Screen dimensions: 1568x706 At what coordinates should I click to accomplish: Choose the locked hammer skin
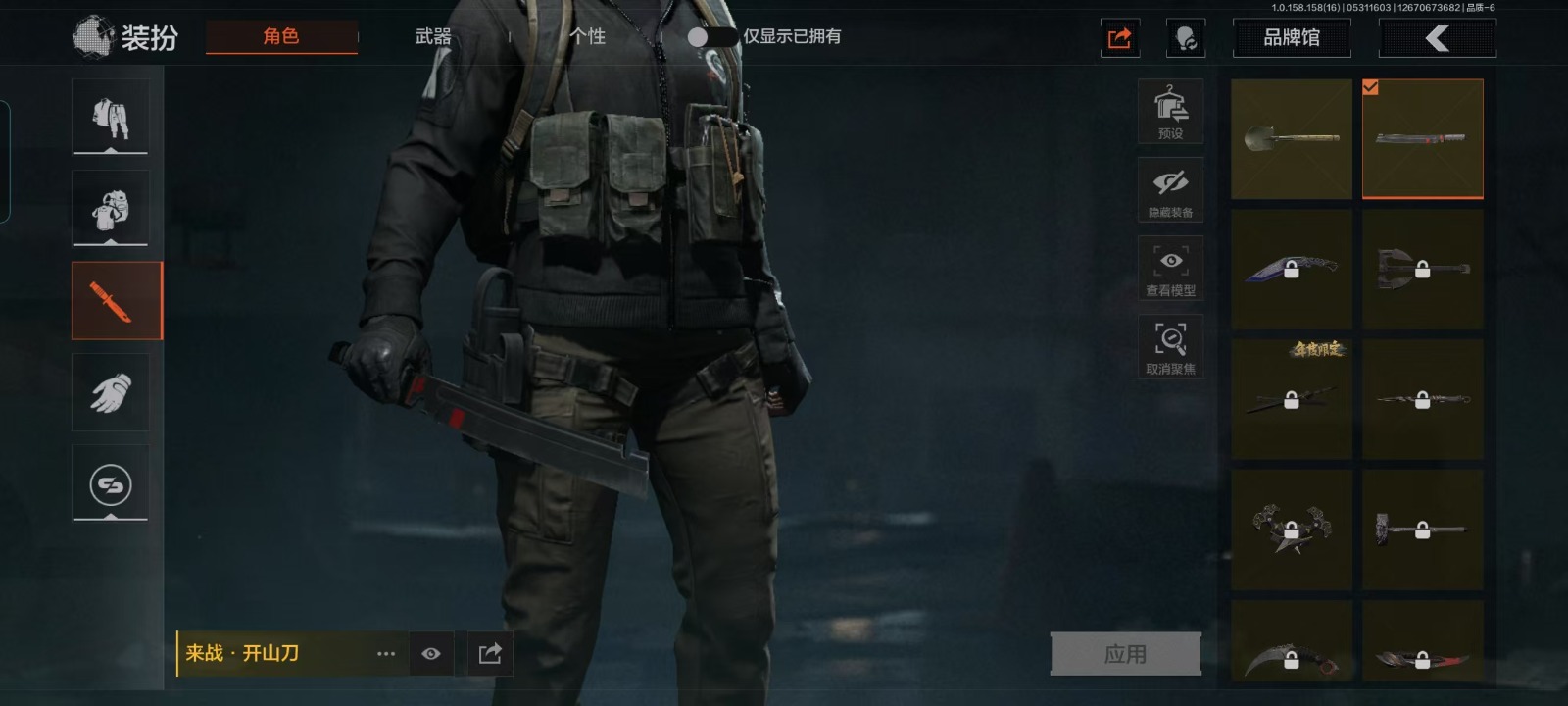coord(1422,529)
